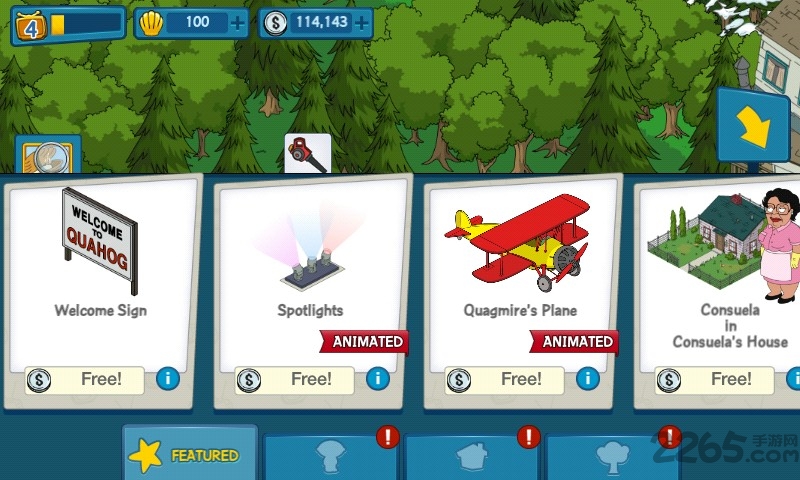Image resolution: width=800 pixels, height=480 pixels.
Task: Buy the Spotlights for Free
Action: (298, 380)
